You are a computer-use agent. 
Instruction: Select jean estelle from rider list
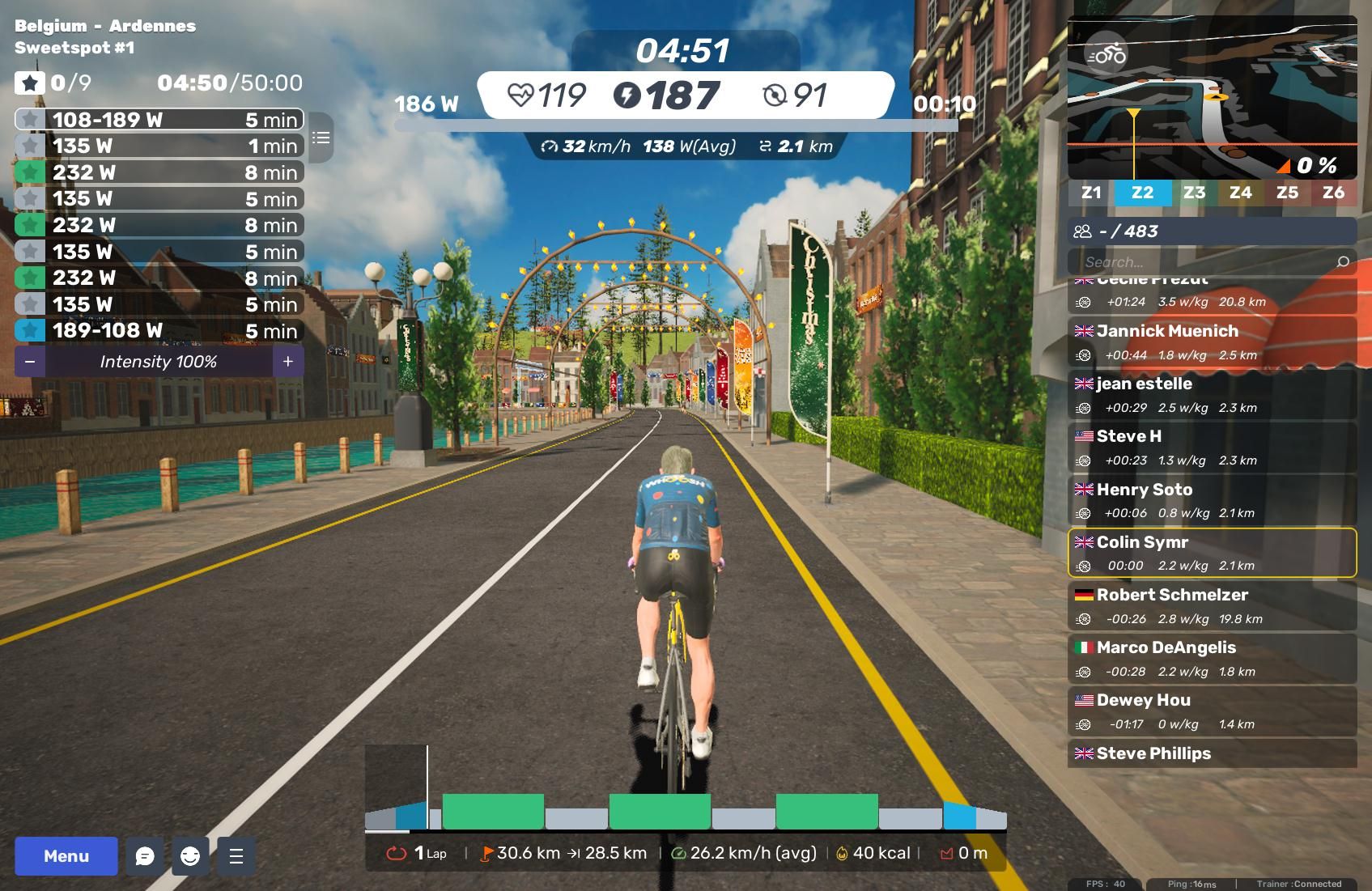click(x=1212, y=394)
